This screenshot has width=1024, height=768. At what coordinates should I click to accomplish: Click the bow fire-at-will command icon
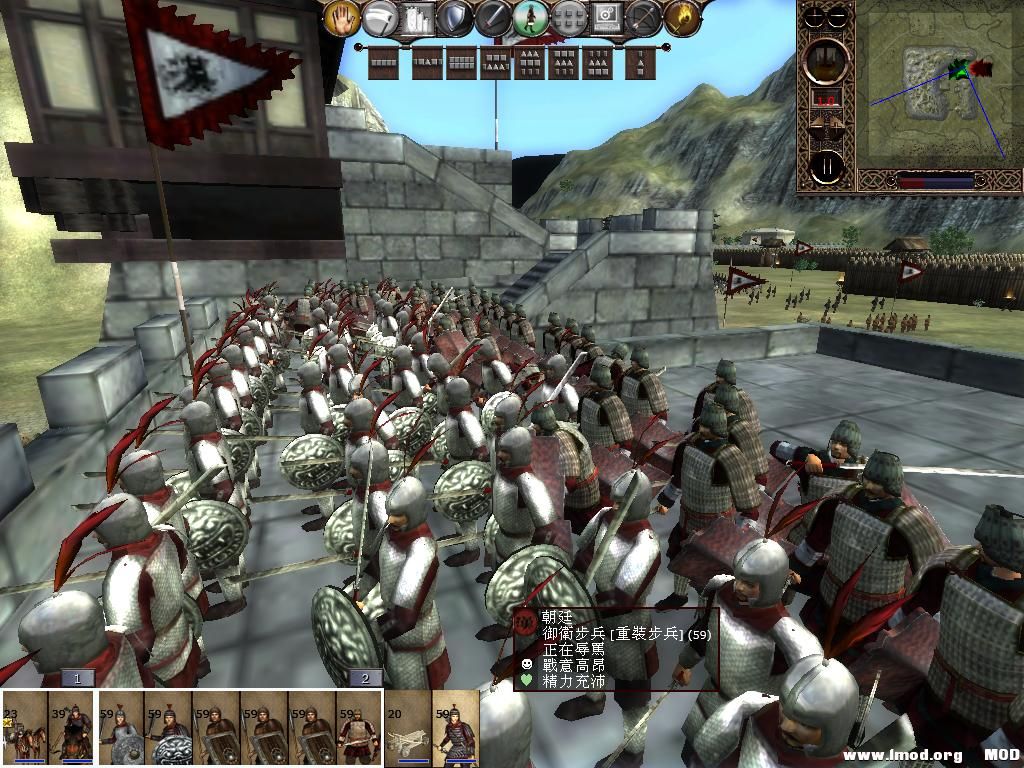645,17
